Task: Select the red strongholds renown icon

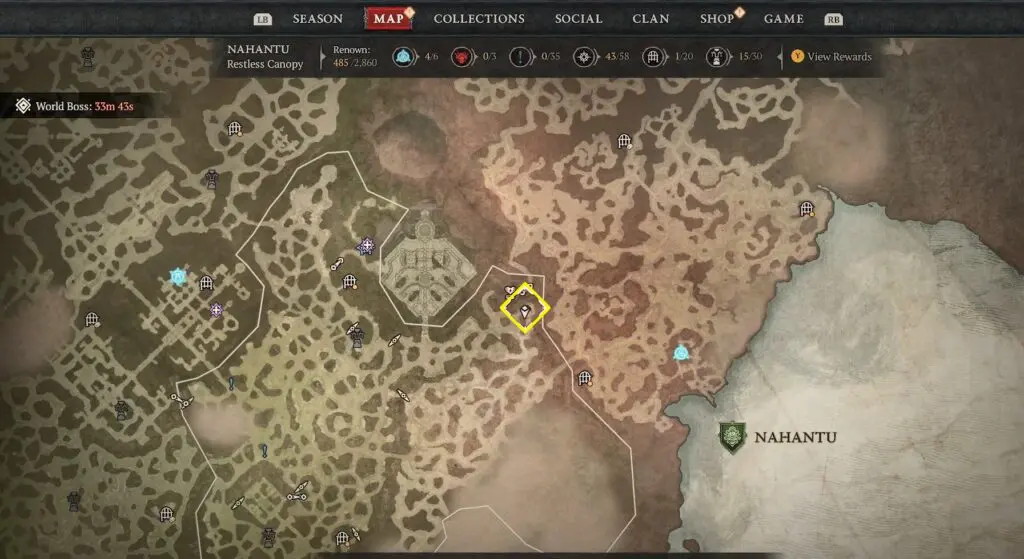Action: point(463,57)
